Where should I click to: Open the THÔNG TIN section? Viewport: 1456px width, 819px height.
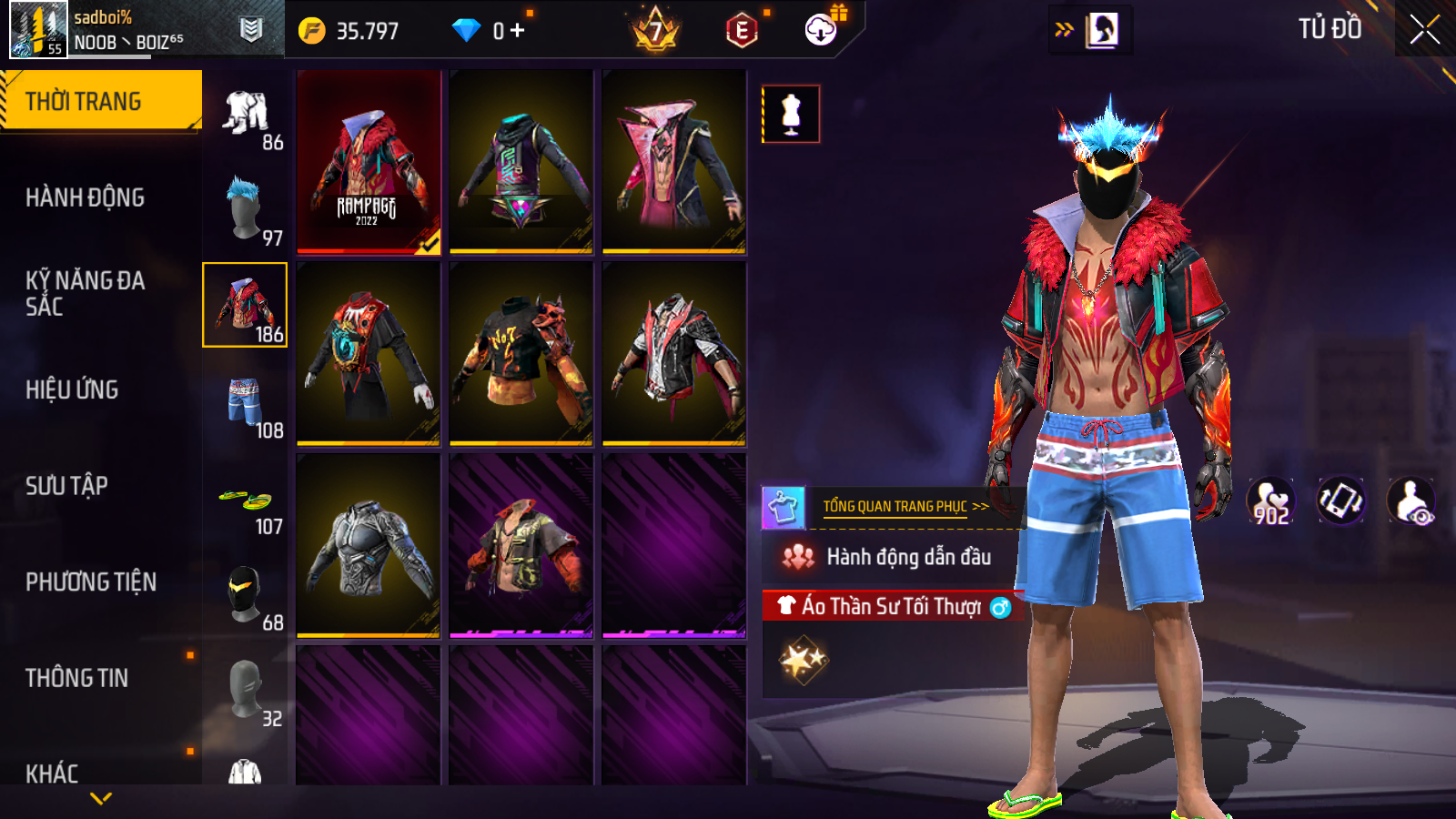(76, 678)
